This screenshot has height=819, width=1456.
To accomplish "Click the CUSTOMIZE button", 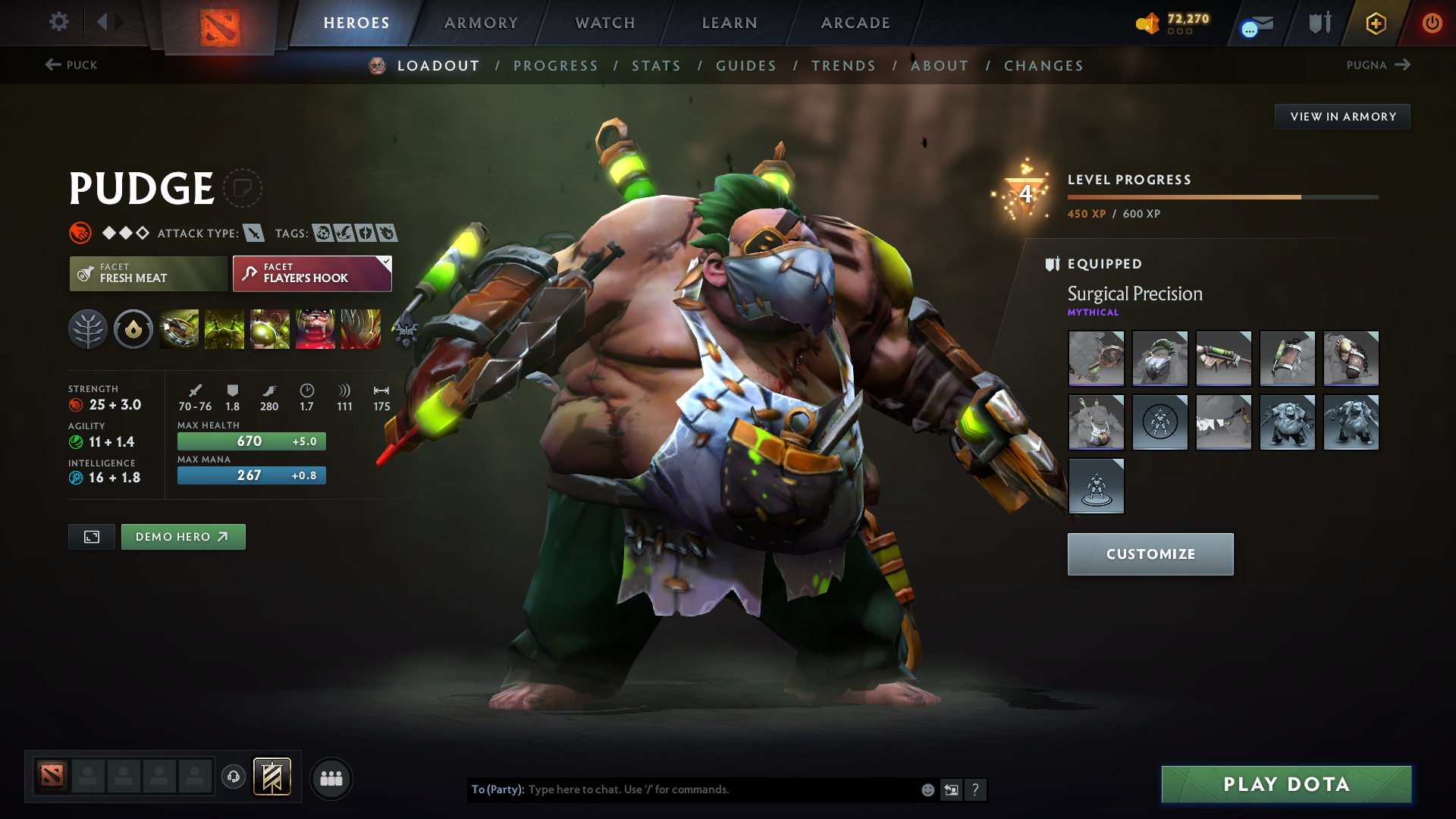I will click(x=1150, y=554).
